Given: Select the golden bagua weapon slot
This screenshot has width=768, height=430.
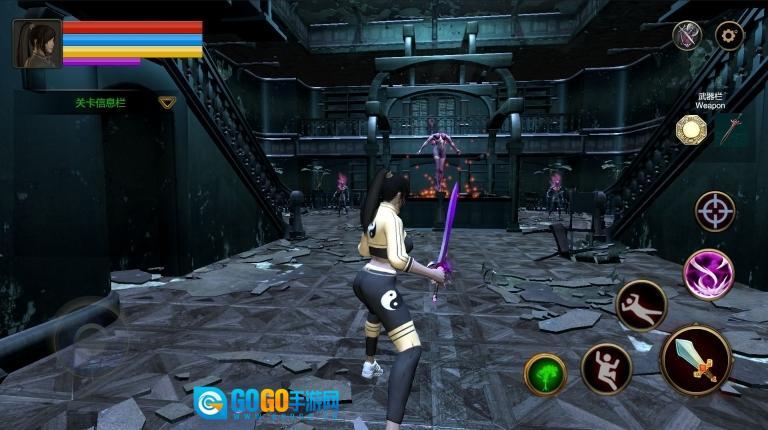Looking at the screenshot, I should pos(691,130).
